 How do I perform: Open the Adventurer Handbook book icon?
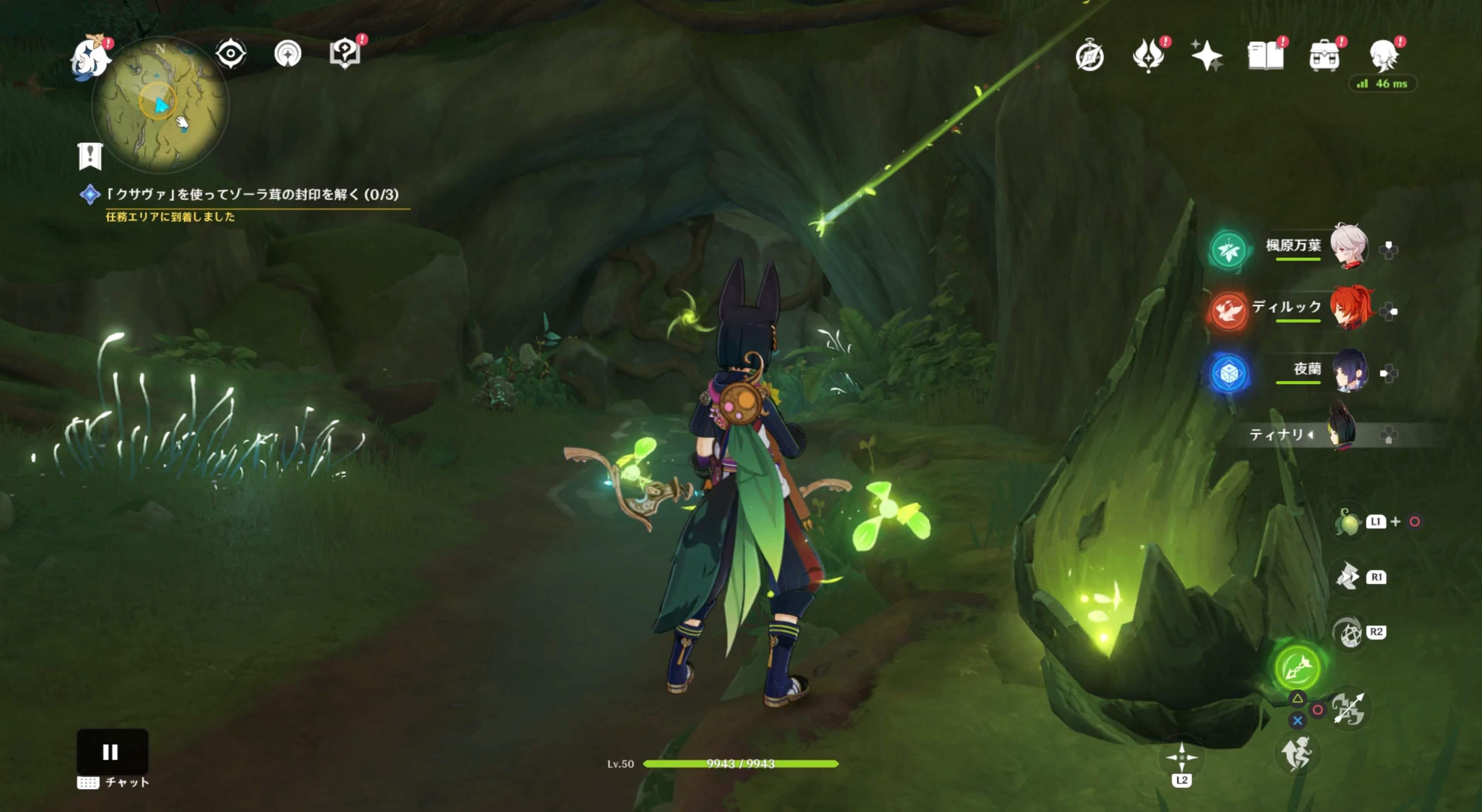point(1265,56)
